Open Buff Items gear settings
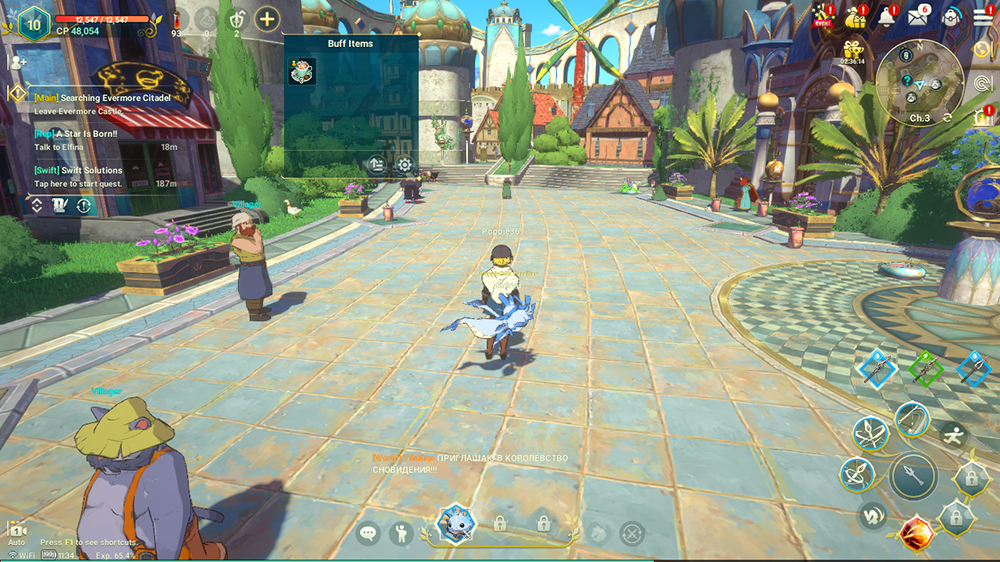 tap(404, 165)
